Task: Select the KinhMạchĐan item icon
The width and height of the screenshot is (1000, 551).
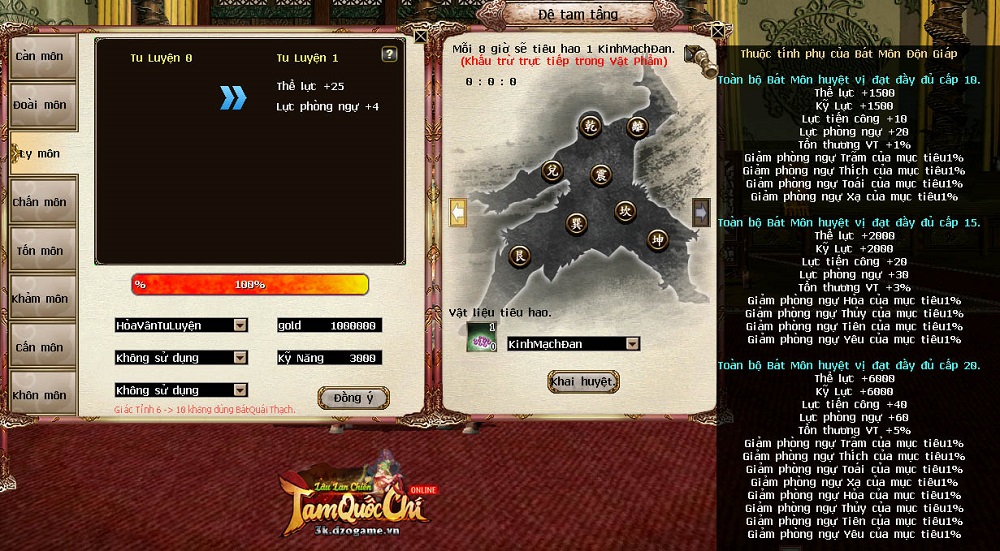Action: coord(480,337)
